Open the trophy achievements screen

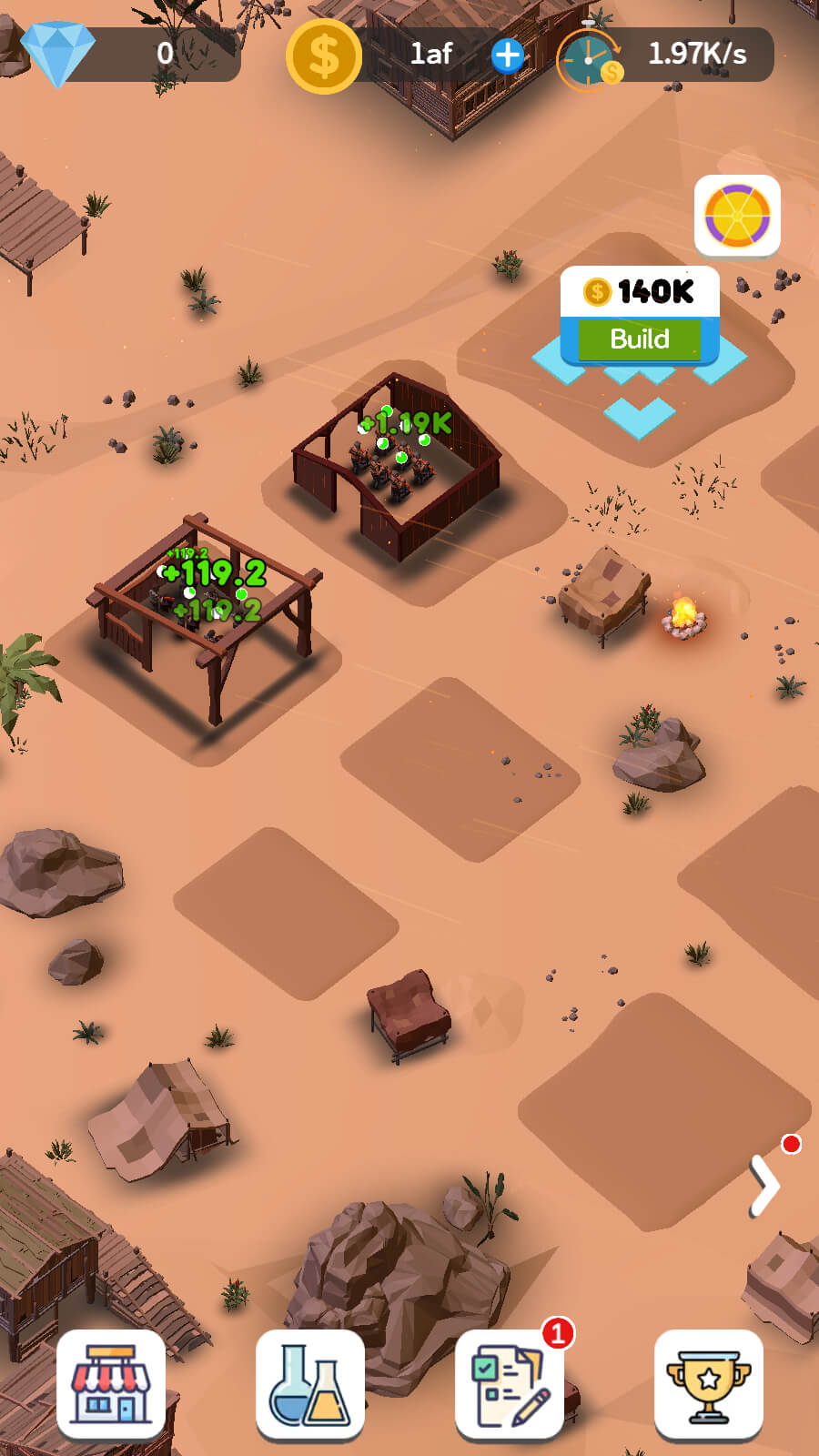click(x=708, y=1384)
